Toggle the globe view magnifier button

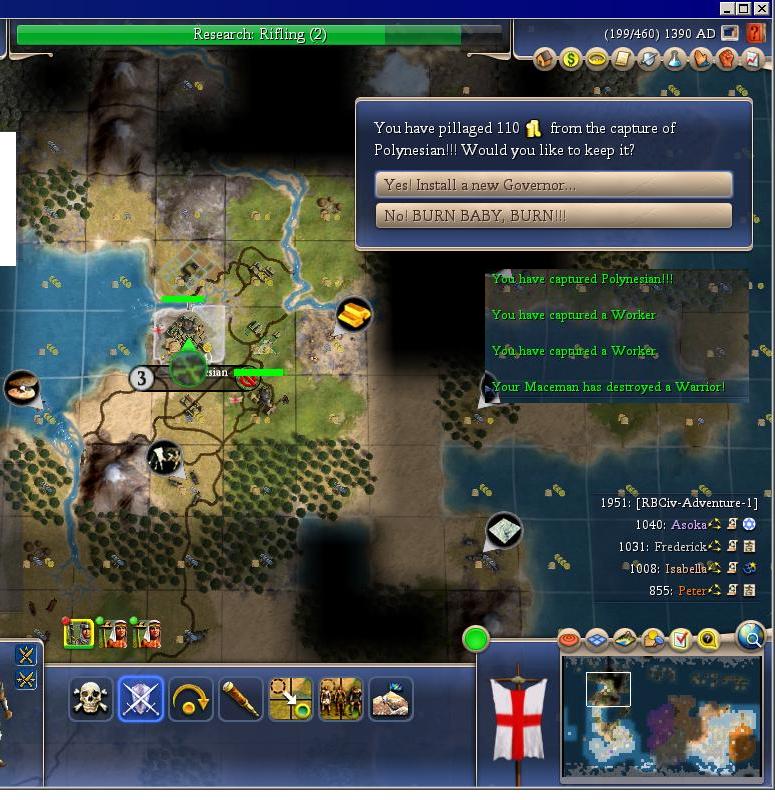750,635
